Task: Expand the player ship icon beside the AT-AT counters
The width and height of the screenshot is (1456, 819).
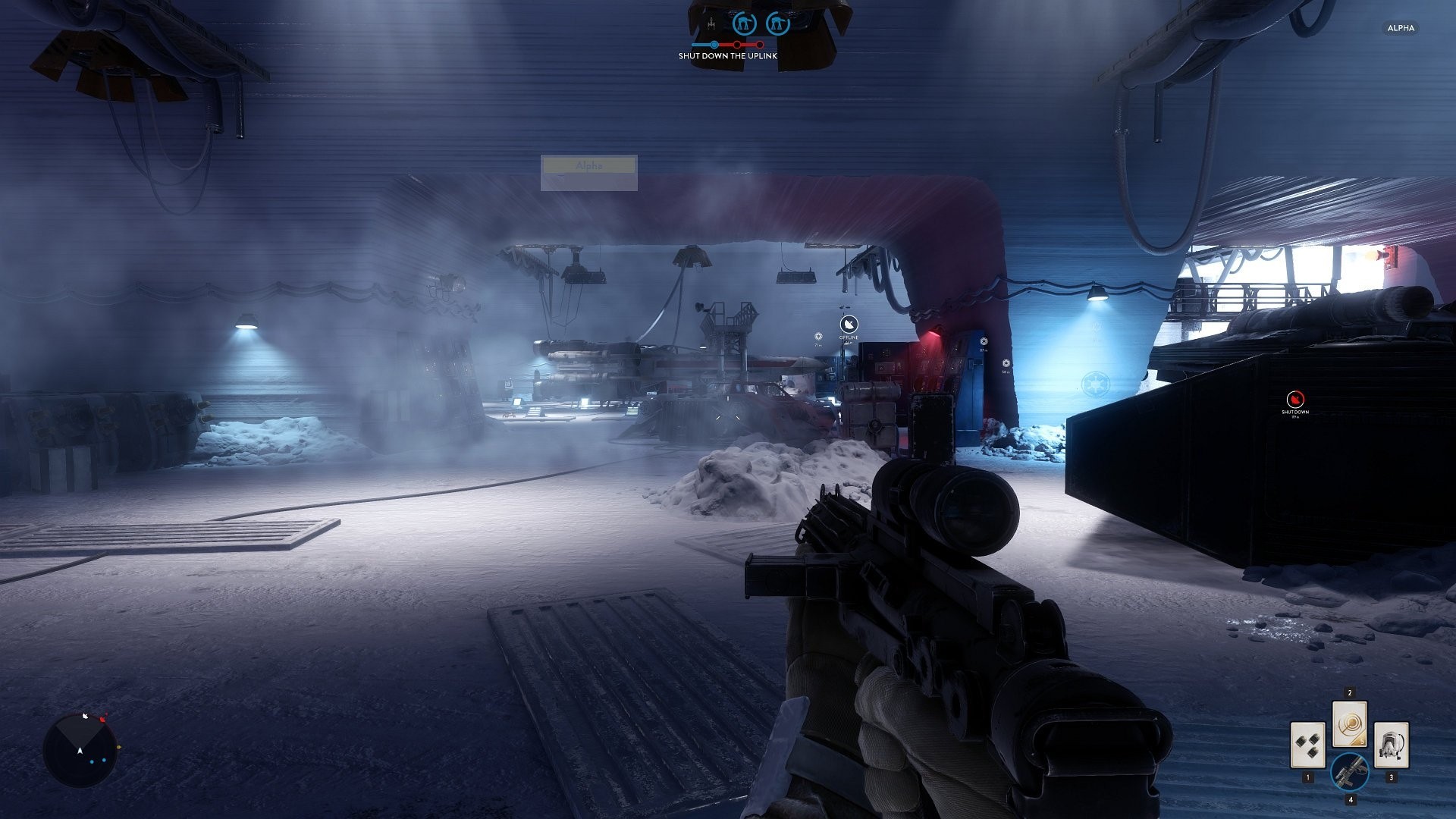Action: point(711,24)
